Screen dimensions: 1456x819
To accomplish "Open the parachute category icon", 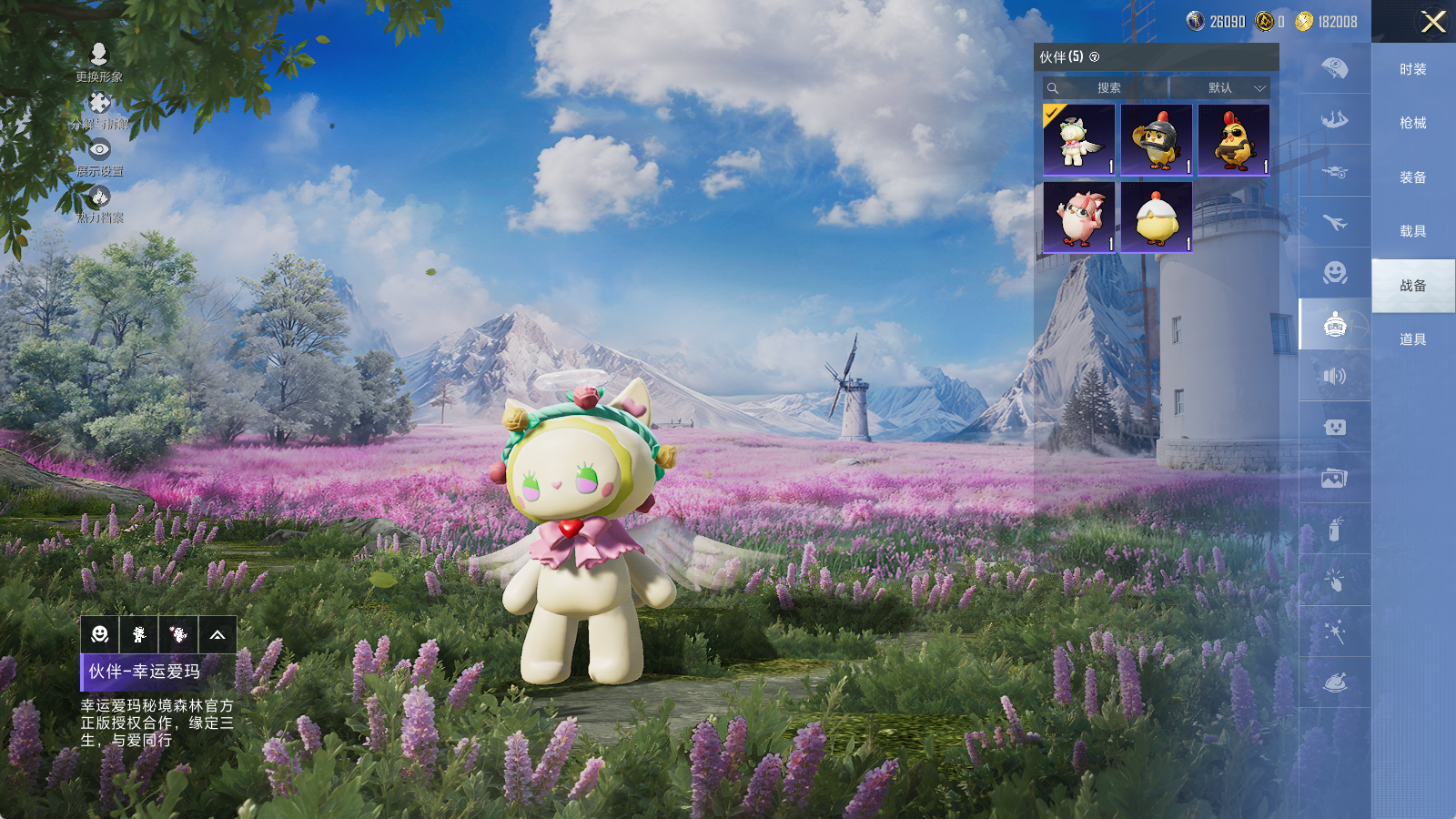I will click(x=1334, y=68).
